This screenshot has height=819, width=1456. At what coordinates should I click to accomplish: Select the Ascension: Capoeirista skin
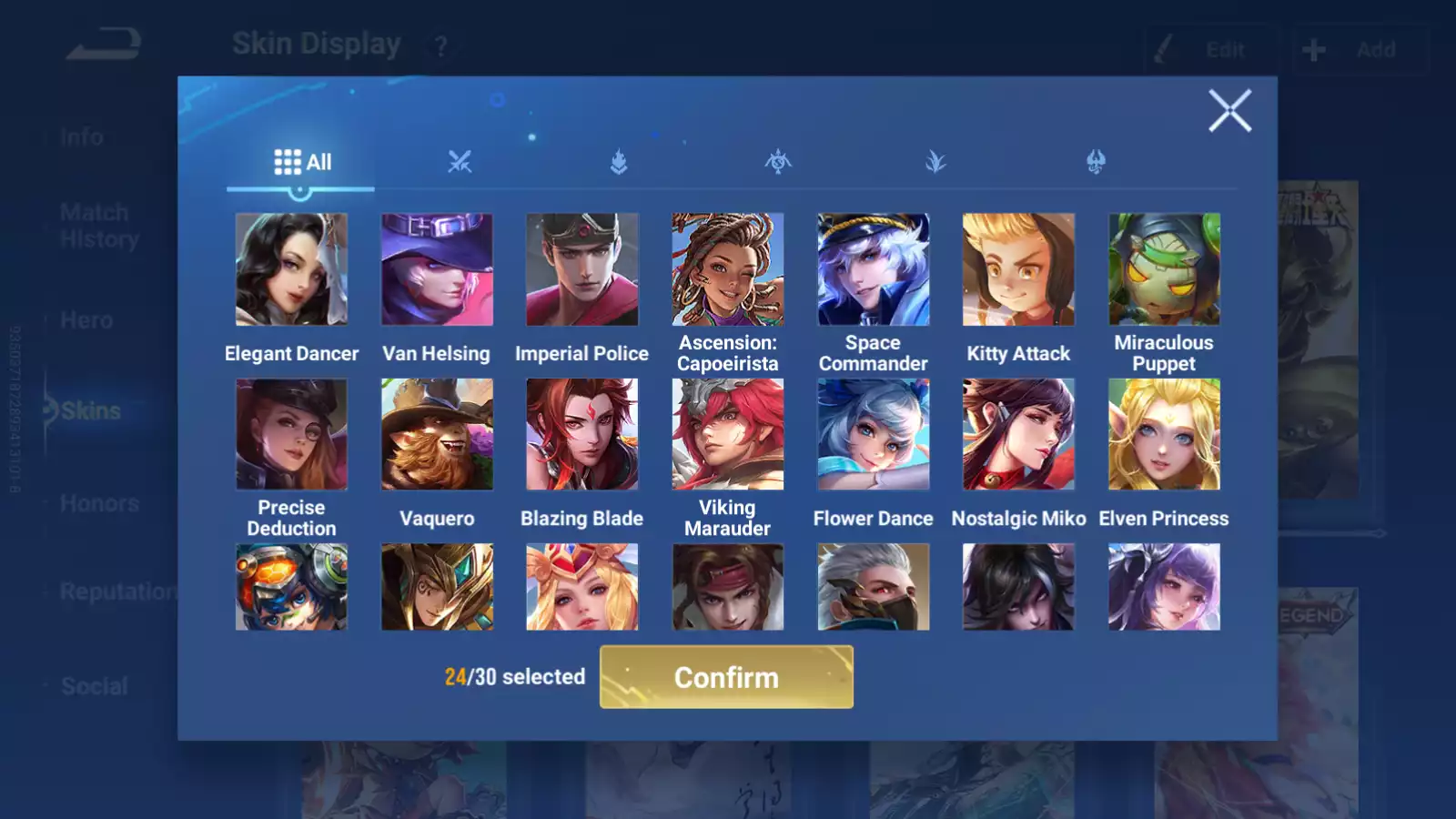point(728,269)
